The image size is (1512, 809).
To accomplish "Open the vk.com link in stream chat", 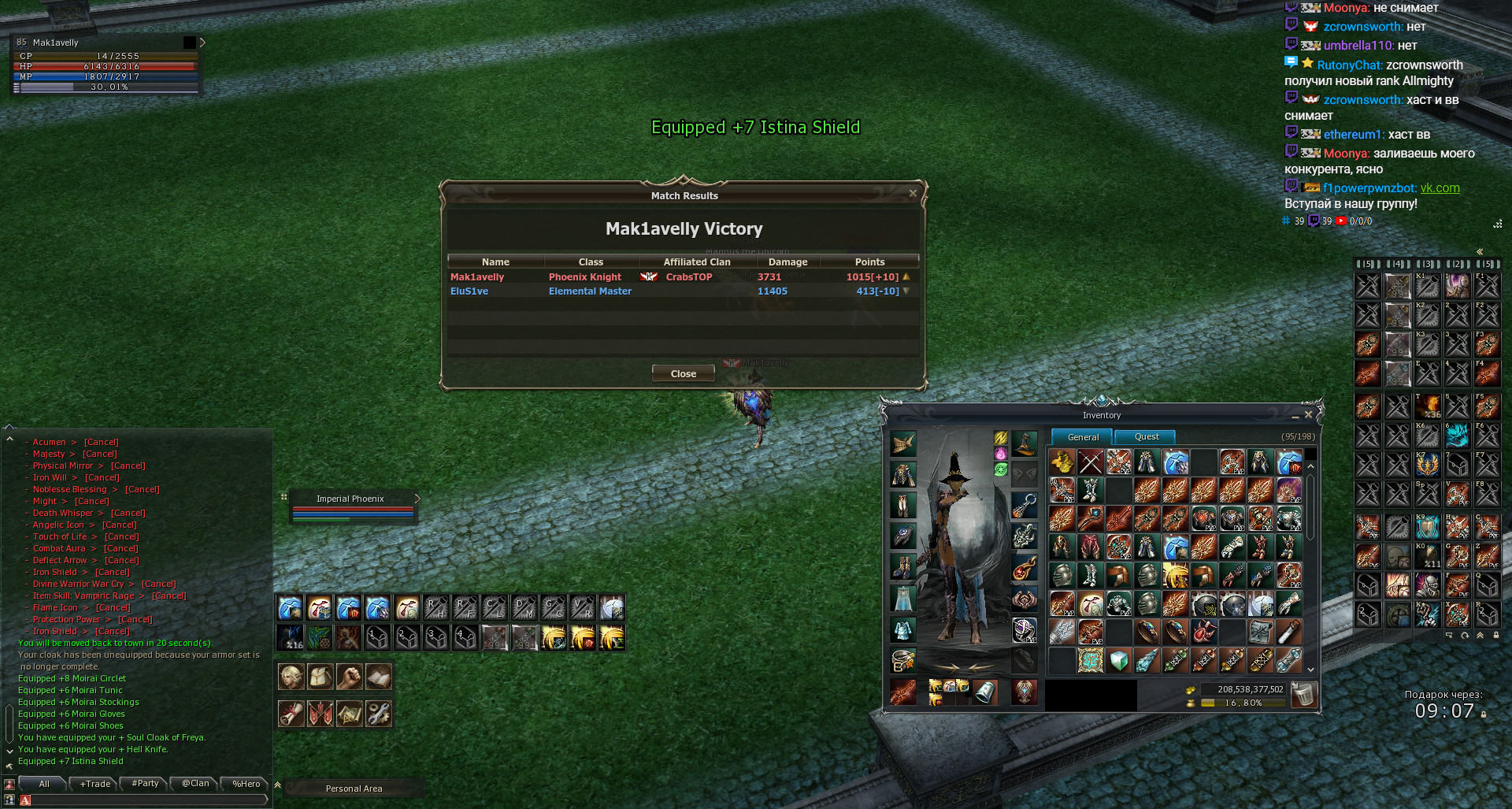I will (1440, 188).
